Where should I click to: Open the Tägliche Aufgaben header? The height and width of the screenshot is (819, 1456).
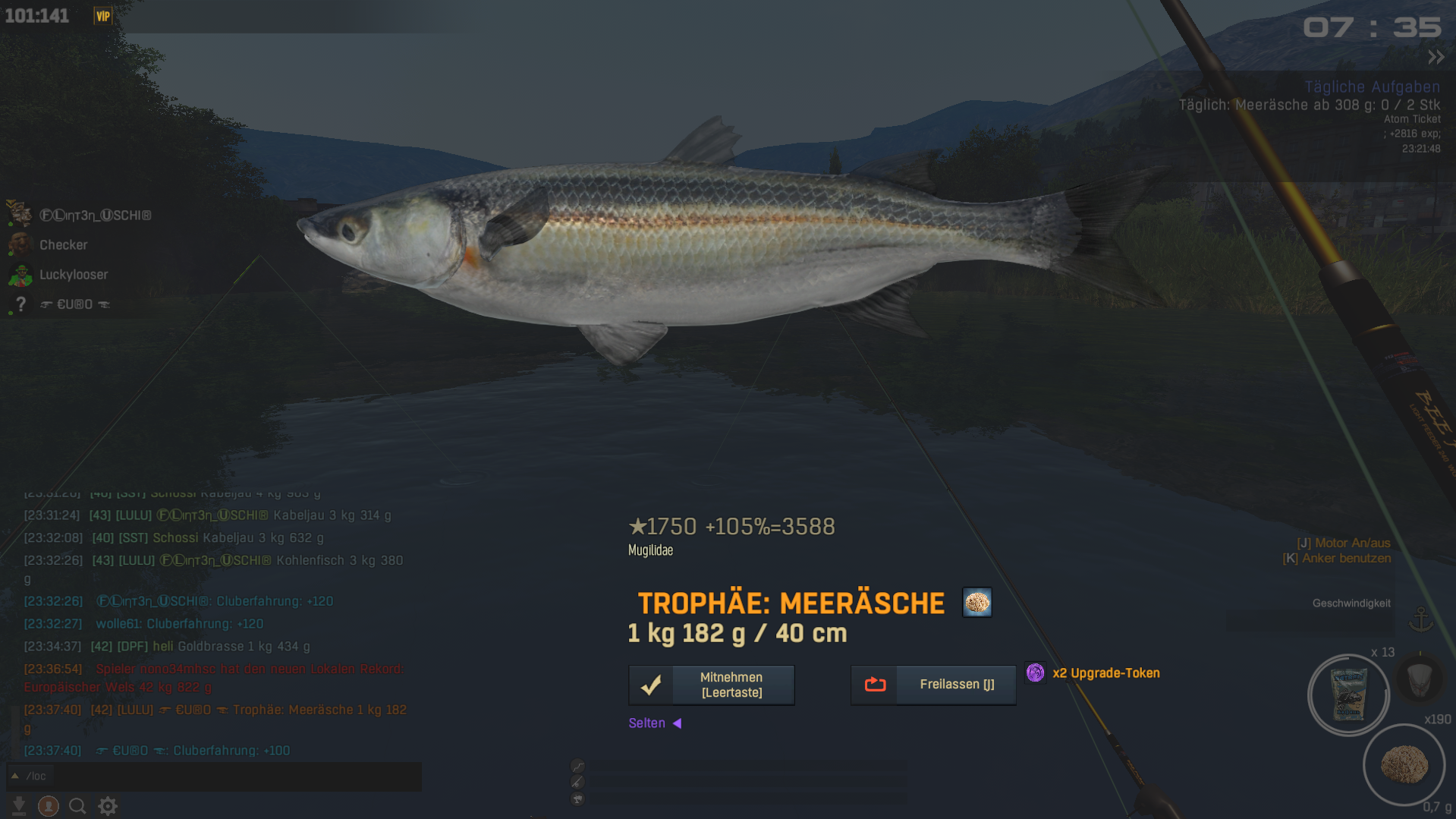tap(1371, 87)
